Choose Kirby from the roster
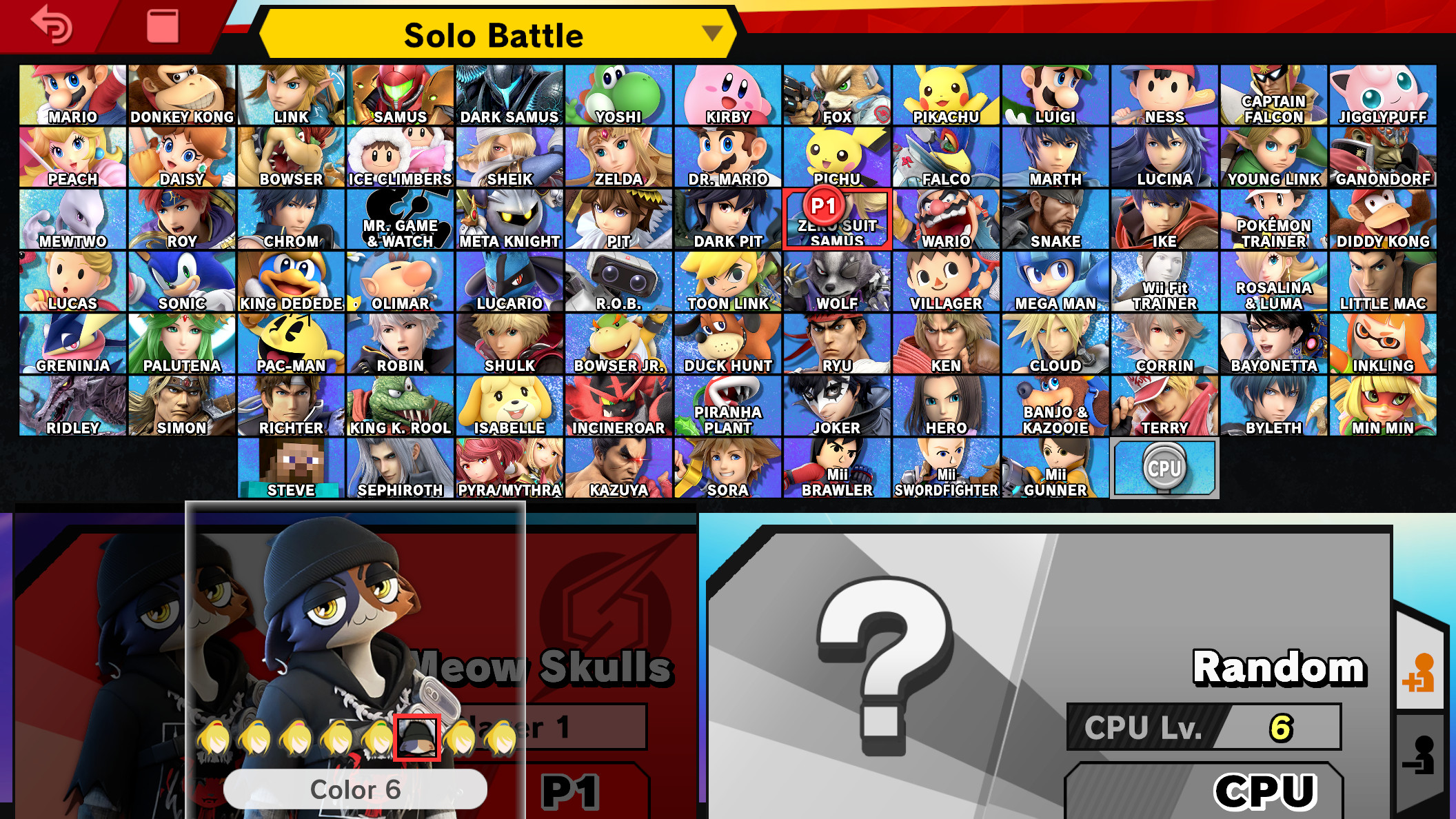 (728, 93)
